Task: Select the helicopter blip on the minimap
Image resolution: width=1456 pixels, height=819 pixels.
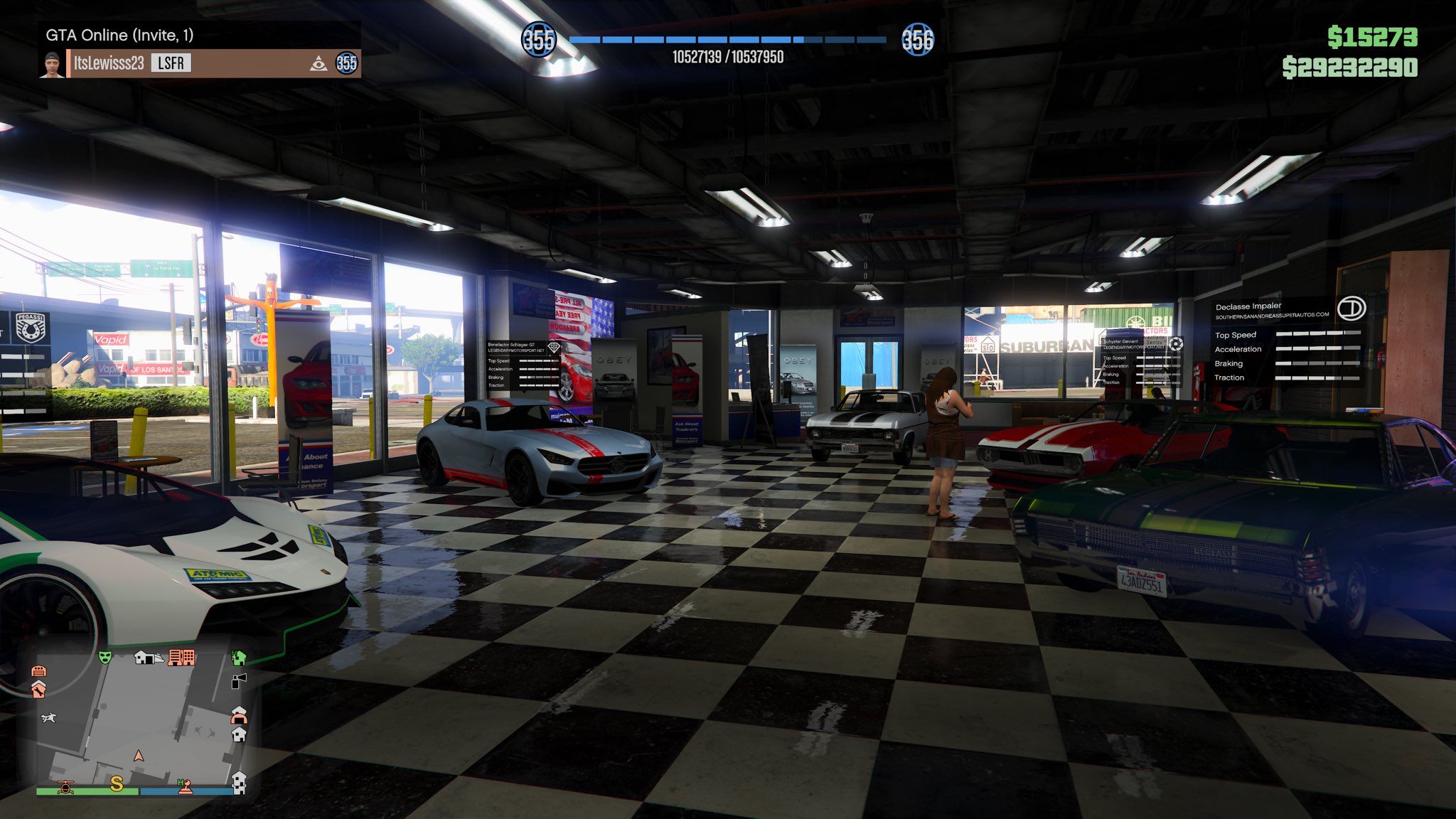Action: tap(65, 786)
